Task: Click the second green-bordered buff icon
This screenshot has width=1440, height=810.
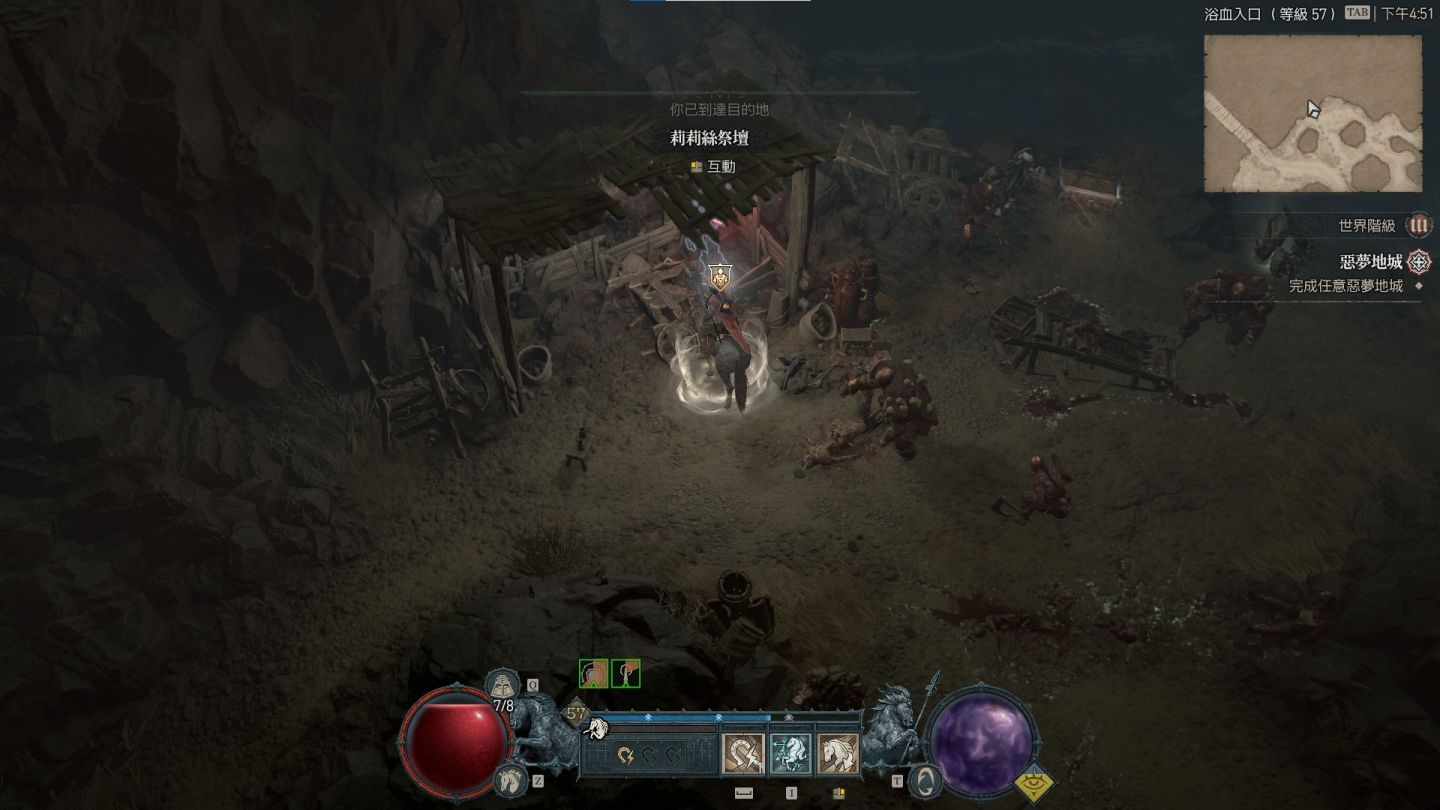Action: (626, 674)
